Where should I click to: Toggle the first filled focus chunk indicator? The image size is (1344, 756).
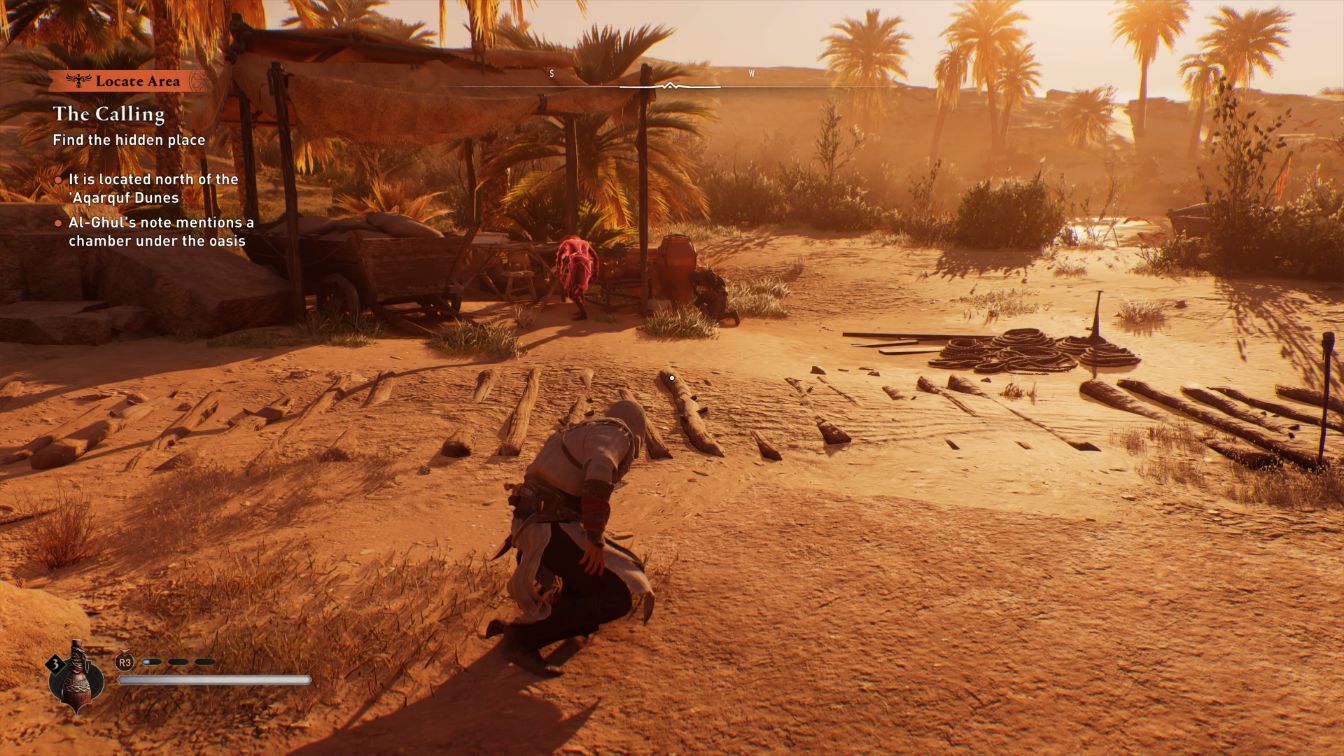point(152,661)
